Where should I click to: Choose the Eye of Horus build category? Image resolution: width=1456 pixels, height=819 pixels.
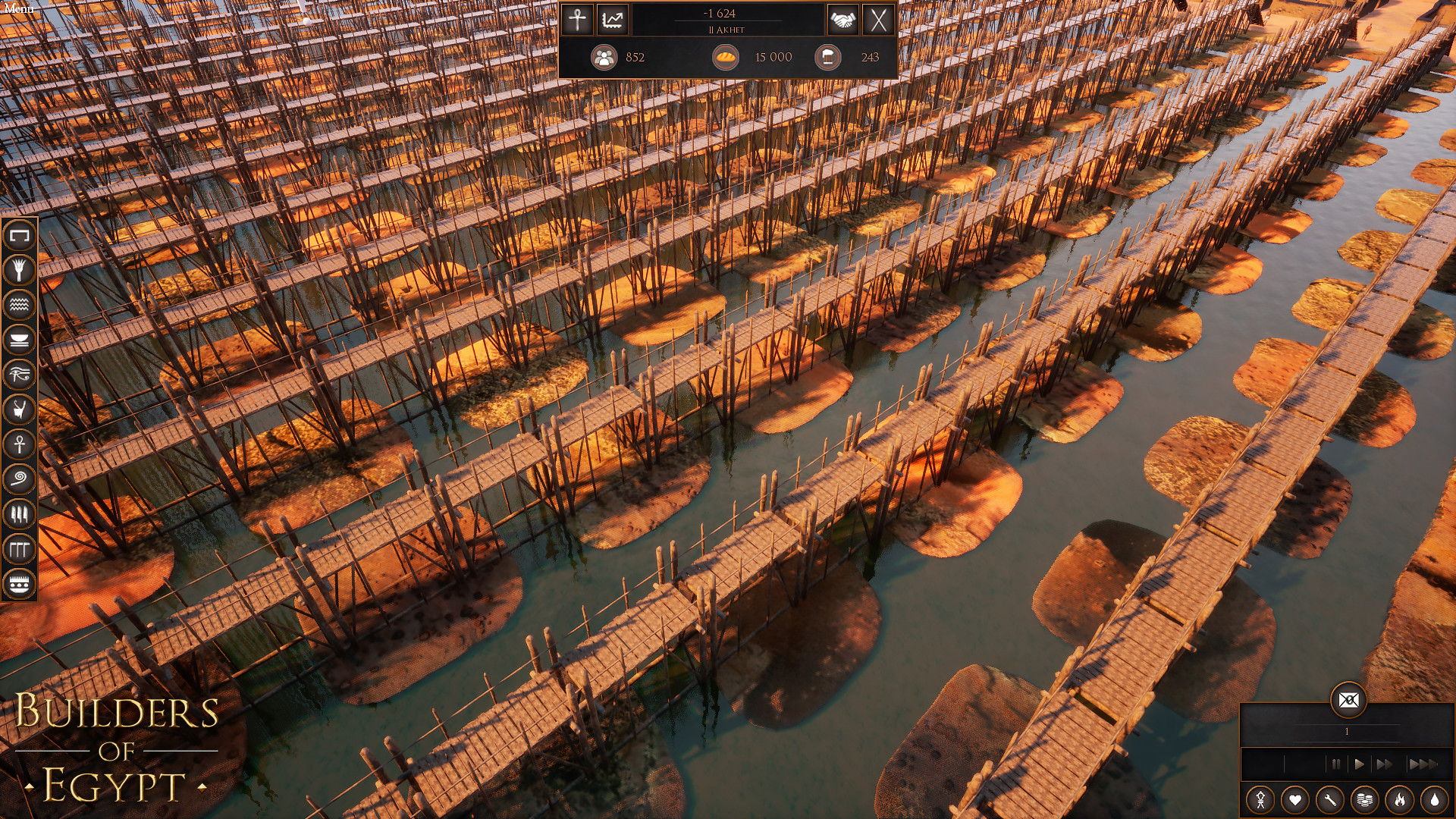[x=20, y=375]
